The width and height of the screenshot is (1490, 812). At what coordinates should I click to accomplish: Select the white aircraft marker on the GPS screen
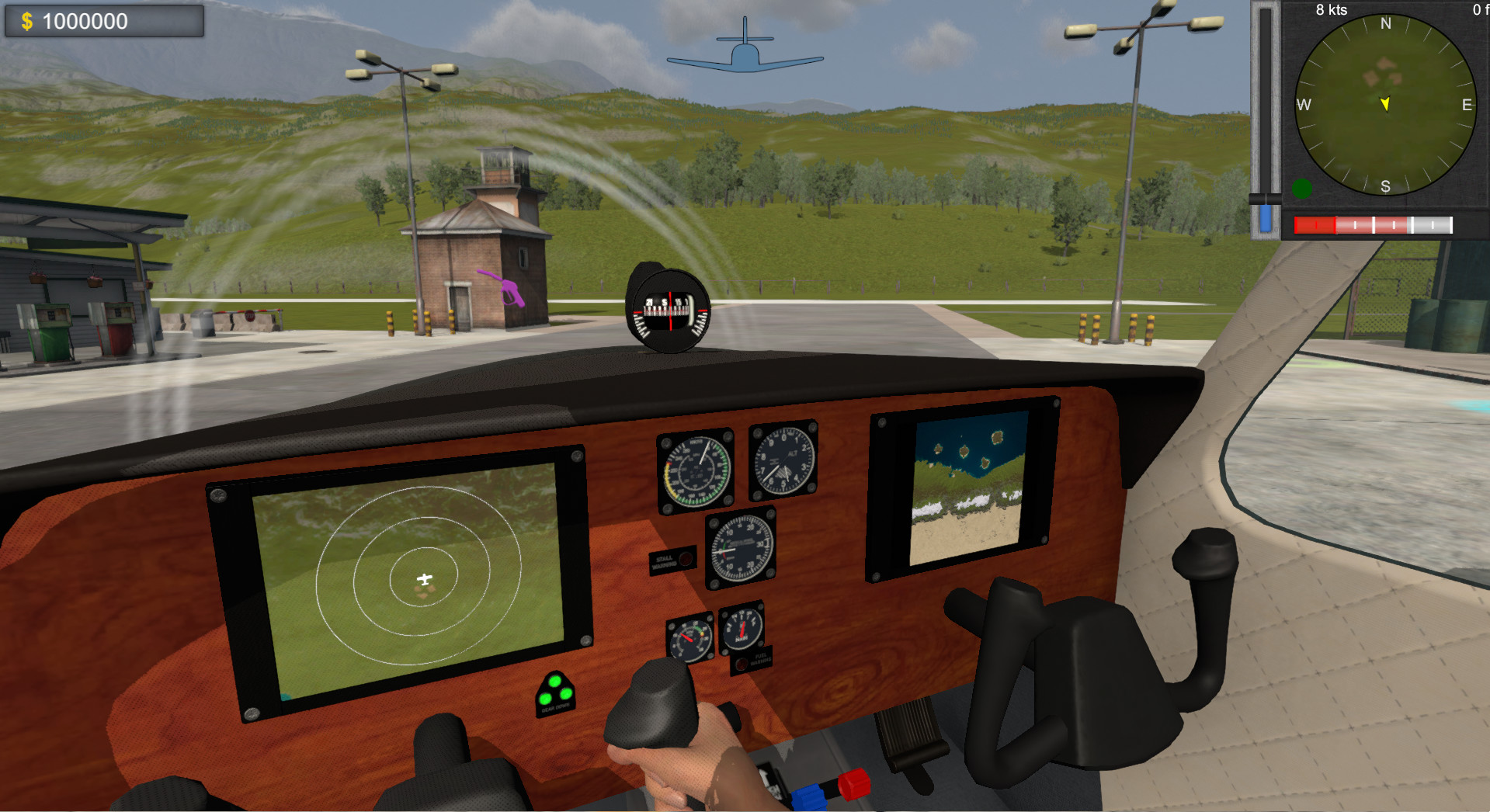click(425, 579)
